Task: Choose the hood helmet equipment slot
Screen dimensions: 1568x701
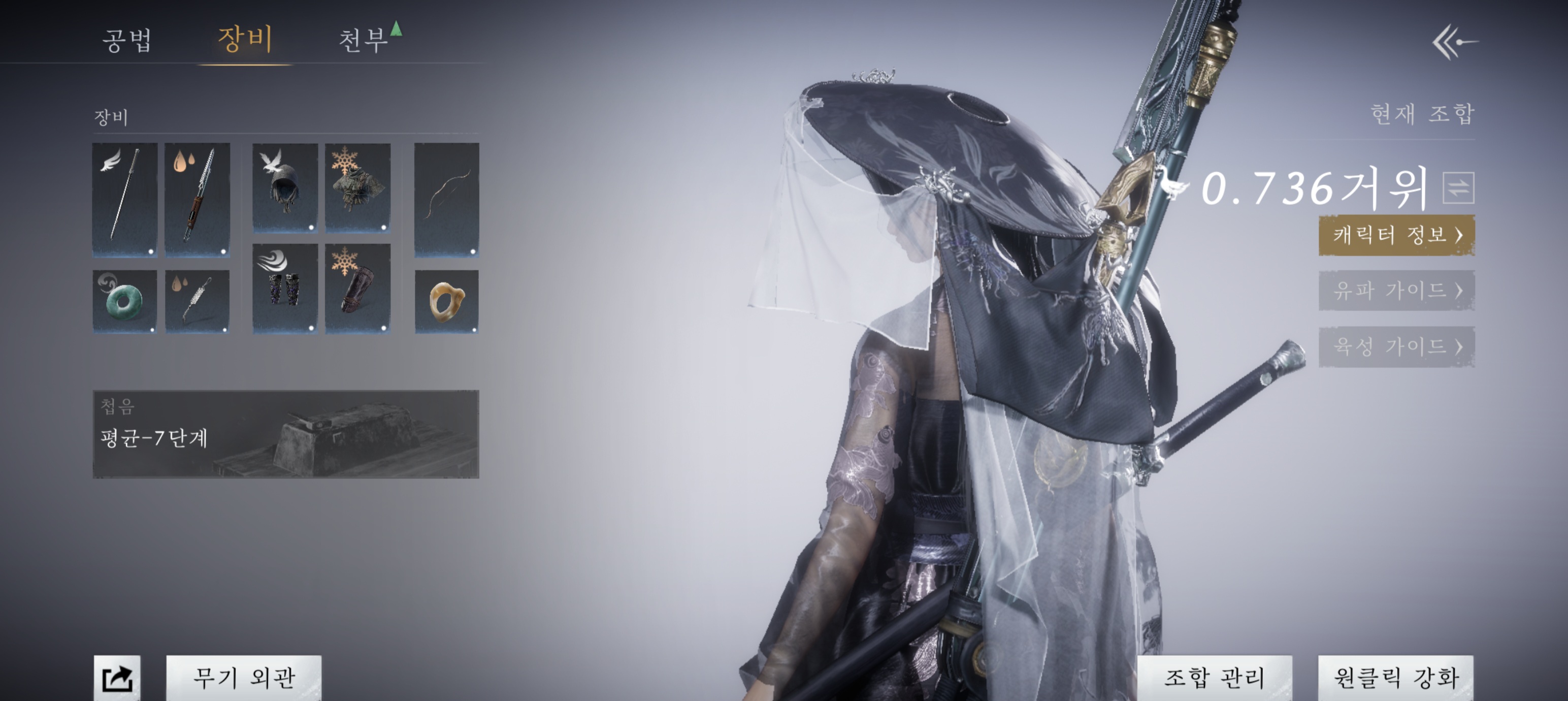Action: 285,187
